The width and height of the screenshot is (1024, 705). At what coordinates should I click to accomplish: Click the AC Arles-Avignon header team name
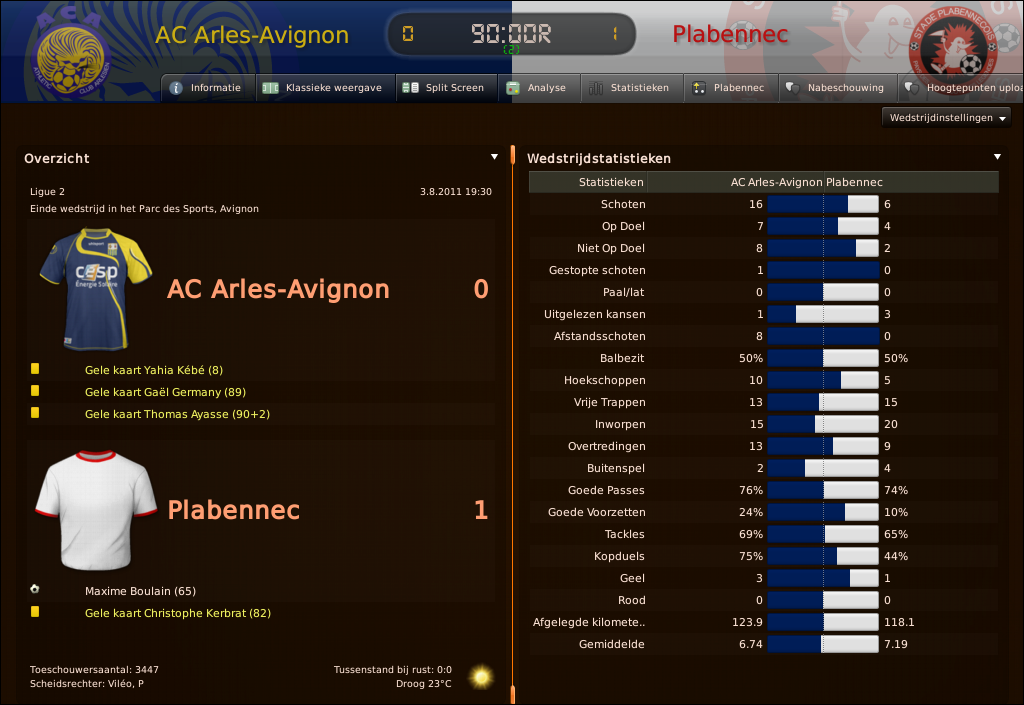click(252, 35)
